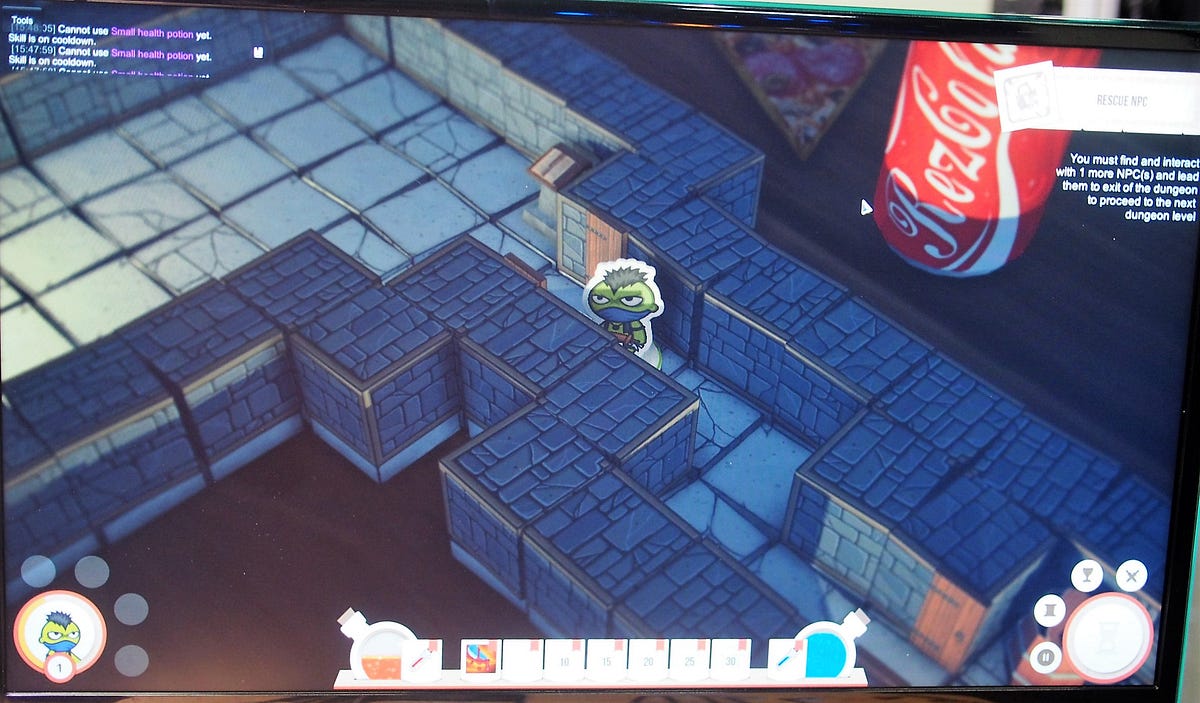Select the hotbar slot labeled 10

click(x=564, y=660)
